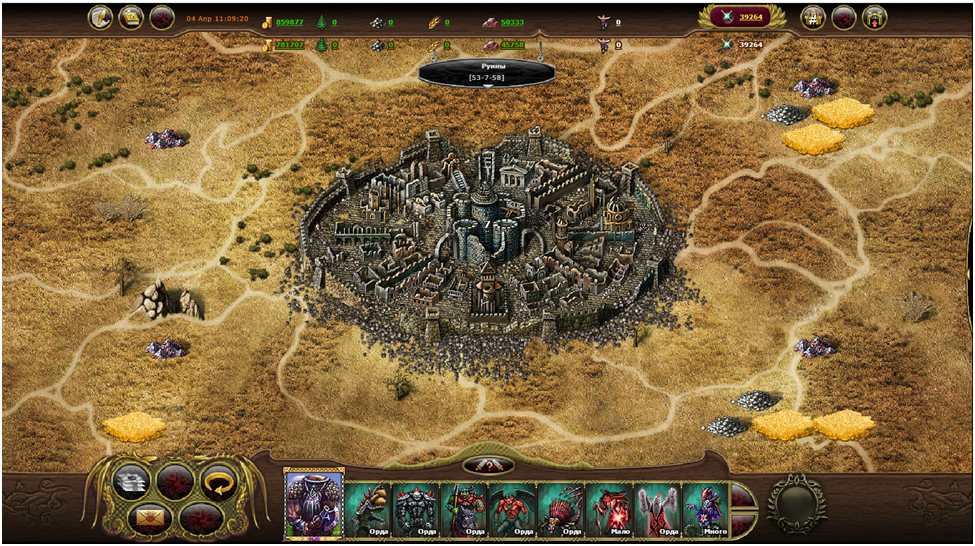The width and height of the screenshot is (975, 546).
Task: Click the Руины location label
Action: 487,72
